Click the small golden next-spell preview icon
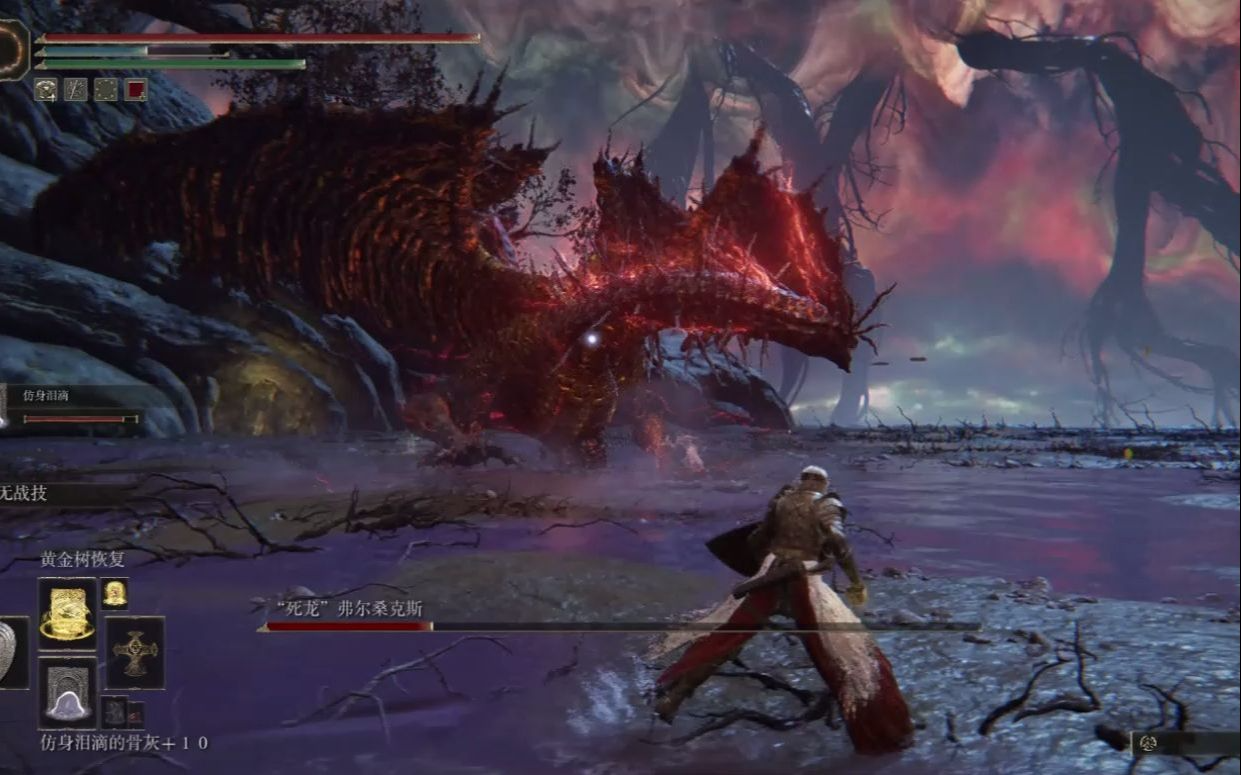The image size is (1241, 775). [x=114, y=593]
